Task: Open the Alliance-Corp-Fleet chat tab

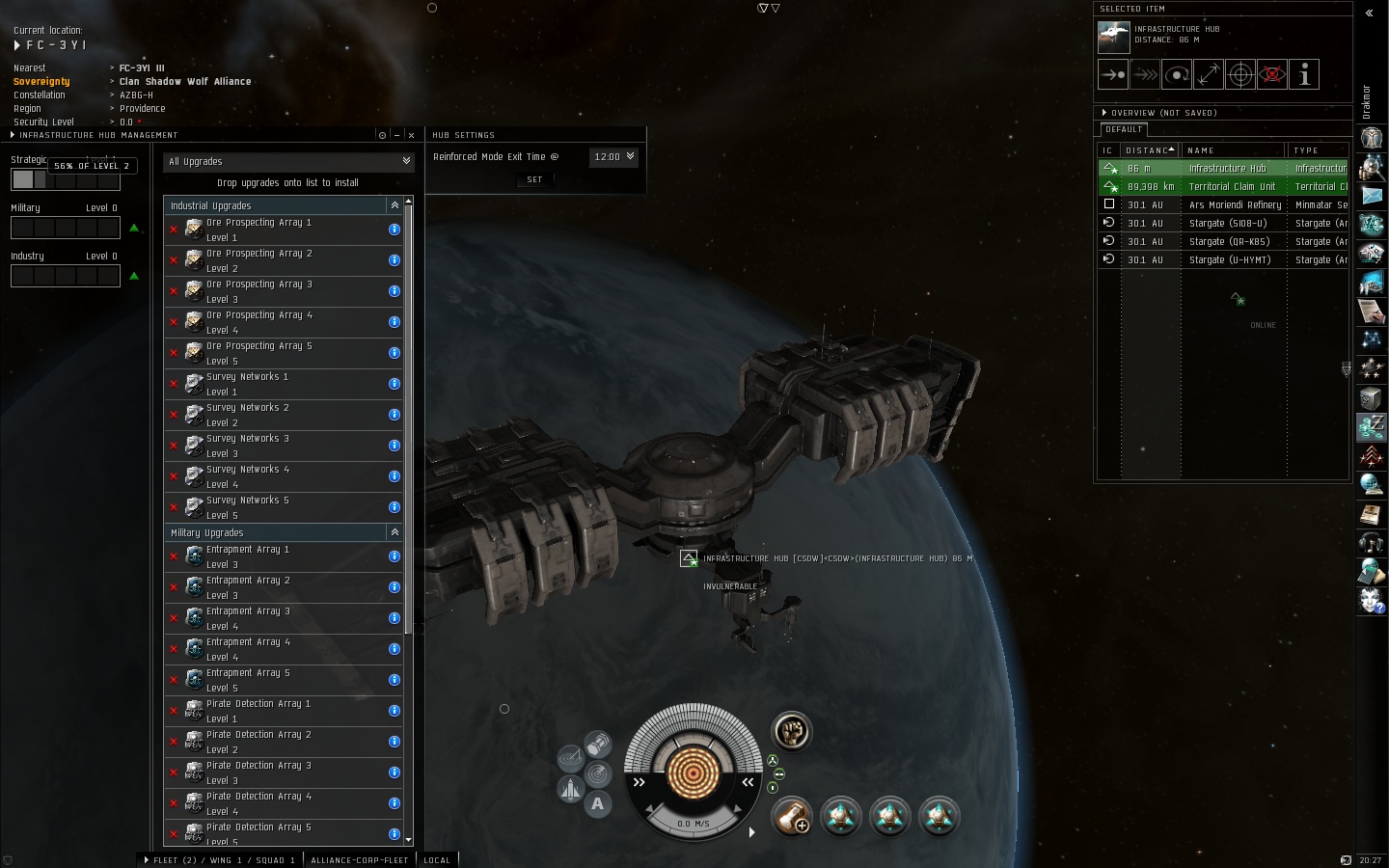Action: 360,859
